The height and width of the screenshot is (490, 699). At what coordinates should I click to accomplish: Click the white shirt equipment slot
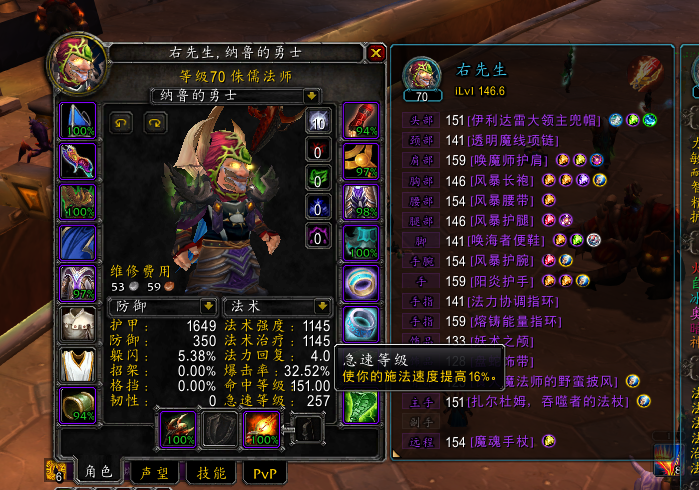[x=79, y=323]
